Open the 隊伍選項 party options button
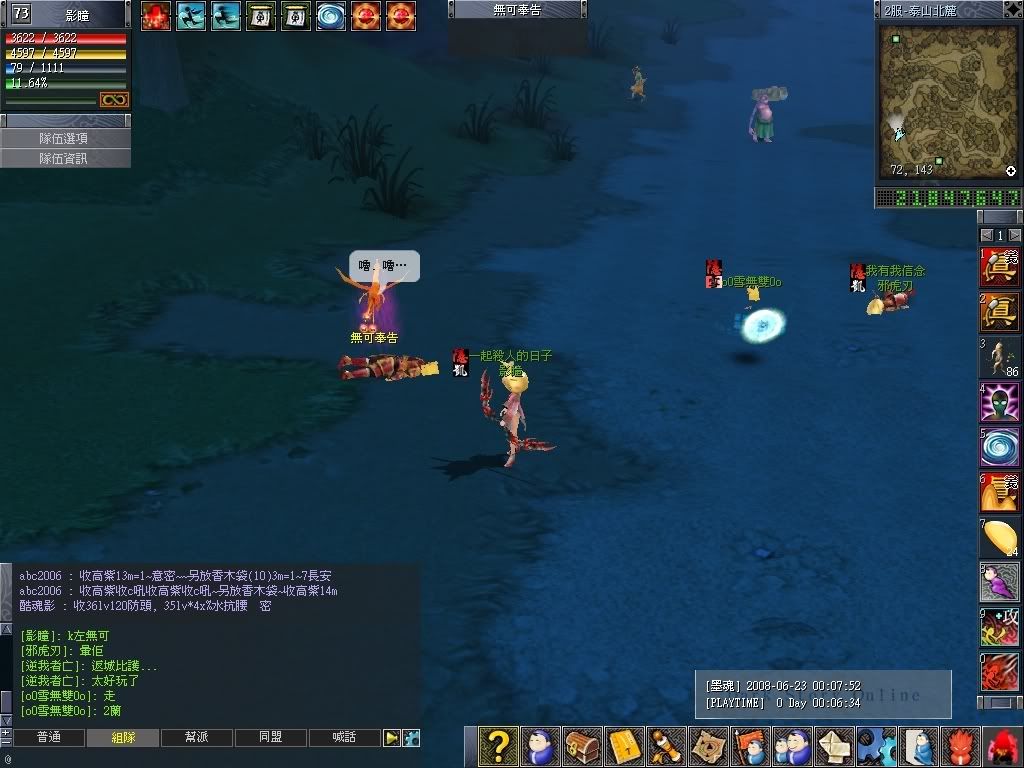1024x768 pixels. click(65, 139)
